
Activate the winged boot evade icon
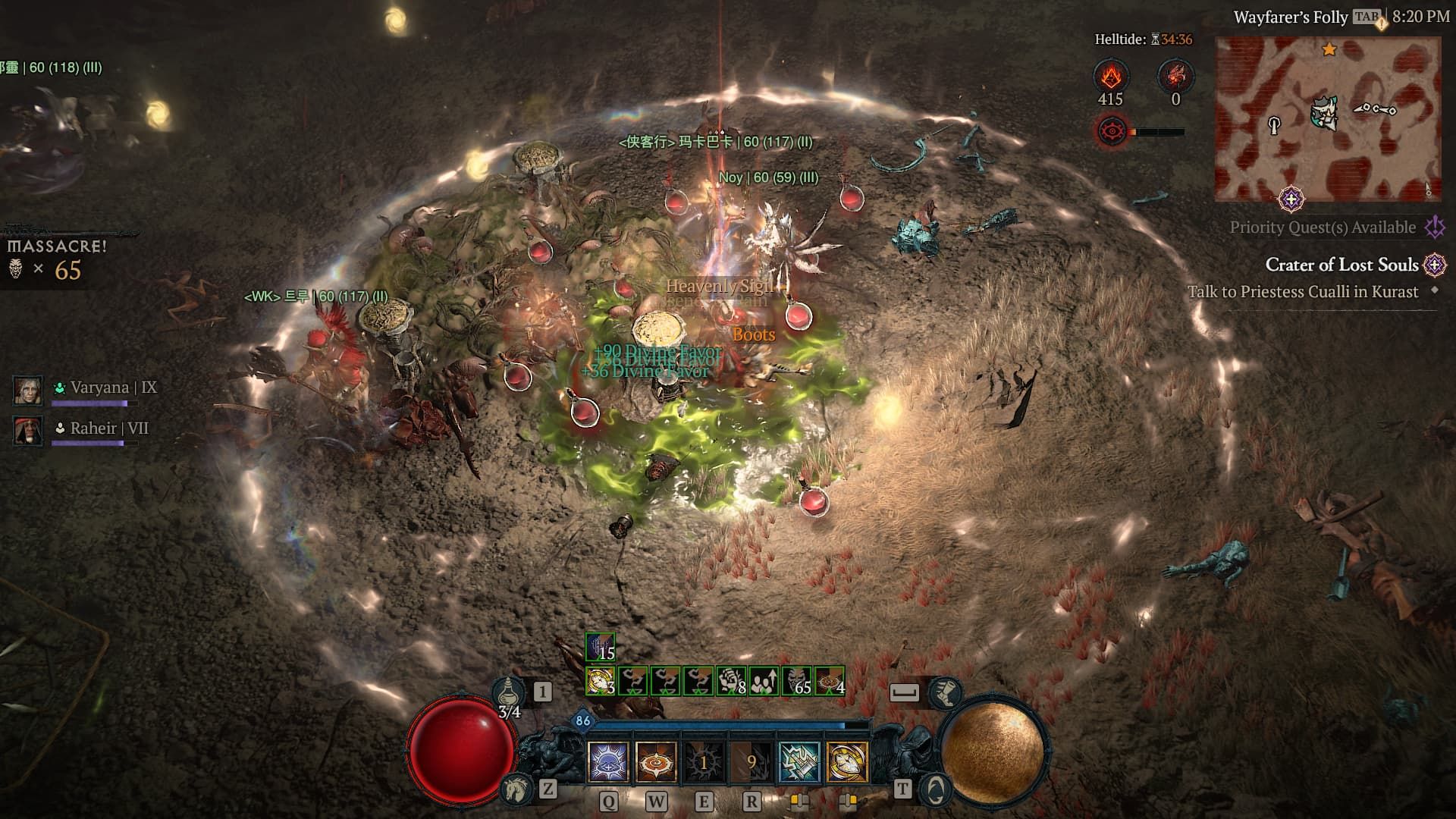pyautogui.click(x=946, y=692)
